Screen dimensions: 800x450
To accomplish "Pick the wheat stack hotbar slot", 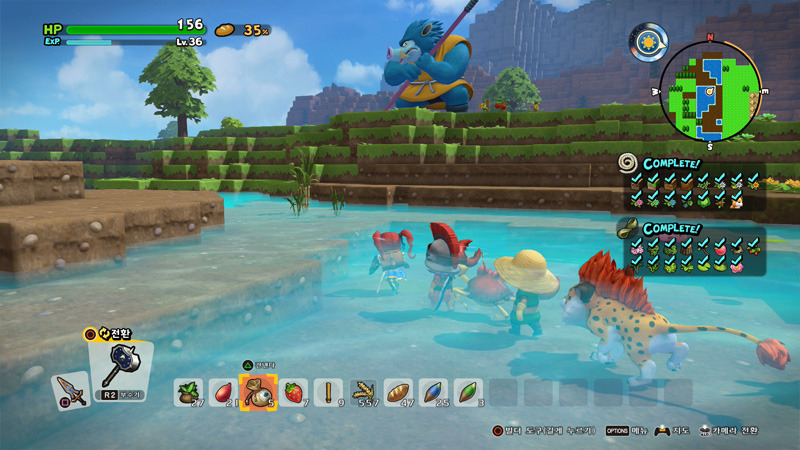I will point(363,392).
